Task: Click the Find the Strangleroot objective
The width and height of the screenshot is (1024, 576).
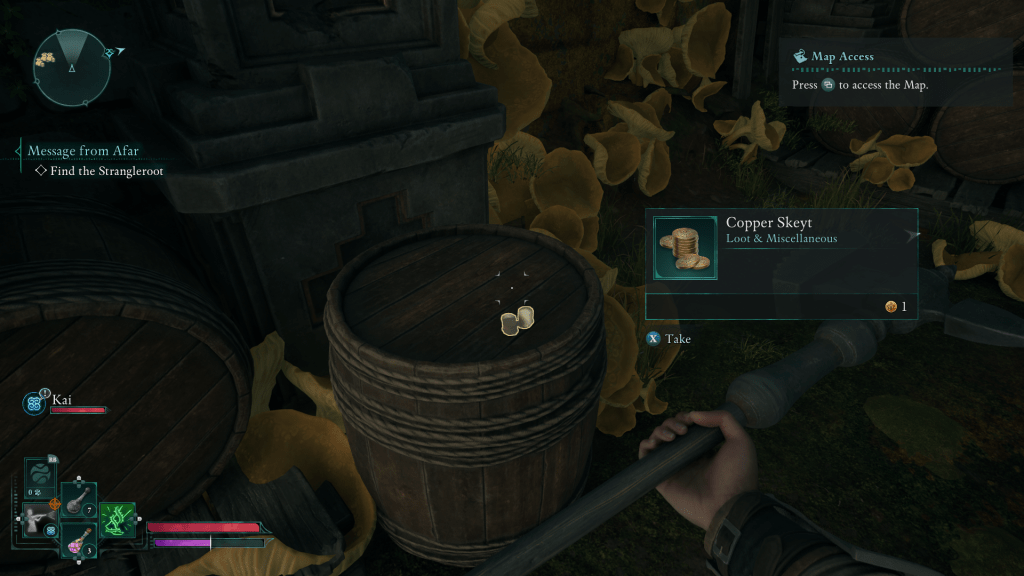Action: pos(106,171)
